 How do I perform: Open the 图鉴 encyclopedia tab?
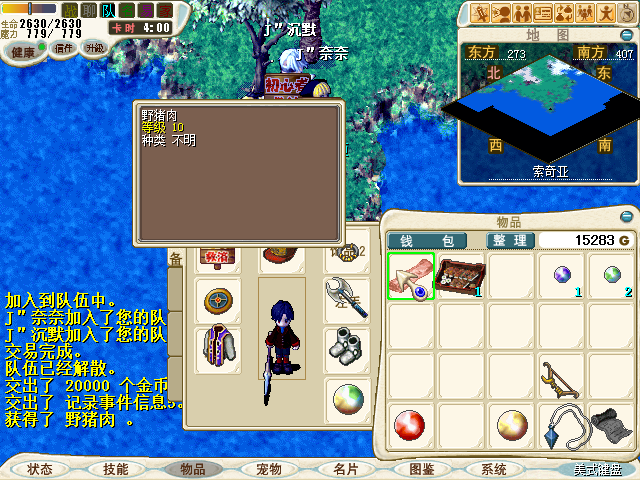(x=421, y=468)
